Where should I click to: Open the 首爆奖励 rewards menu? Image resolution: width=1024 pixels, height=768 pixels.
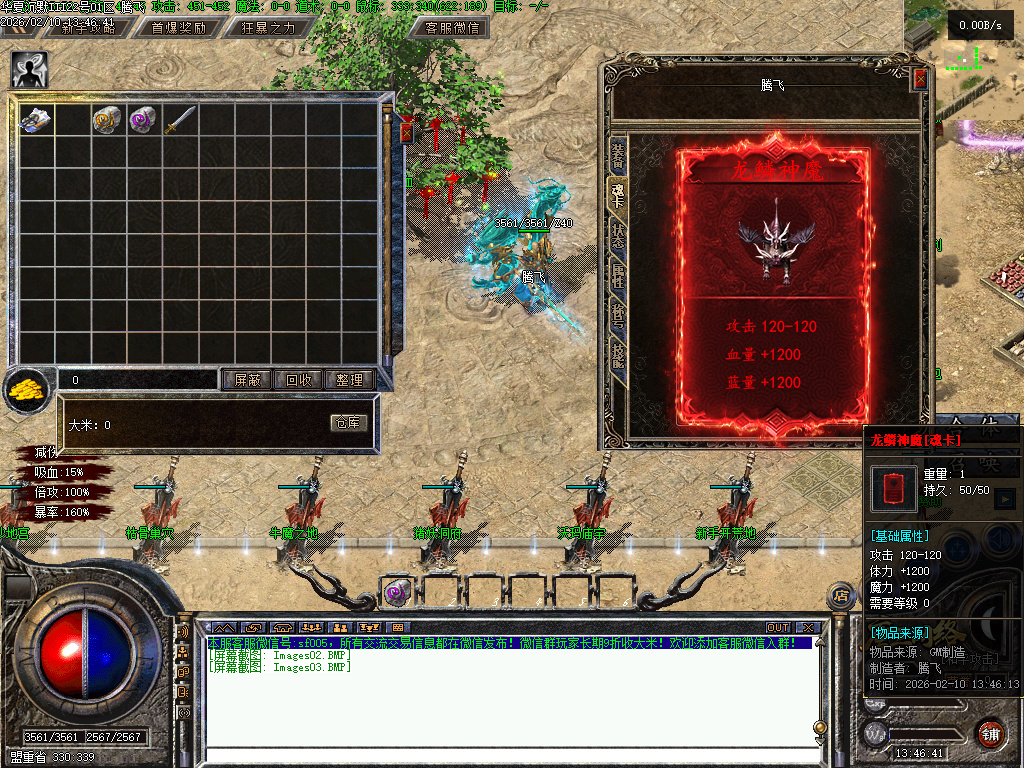click(178, 28)
